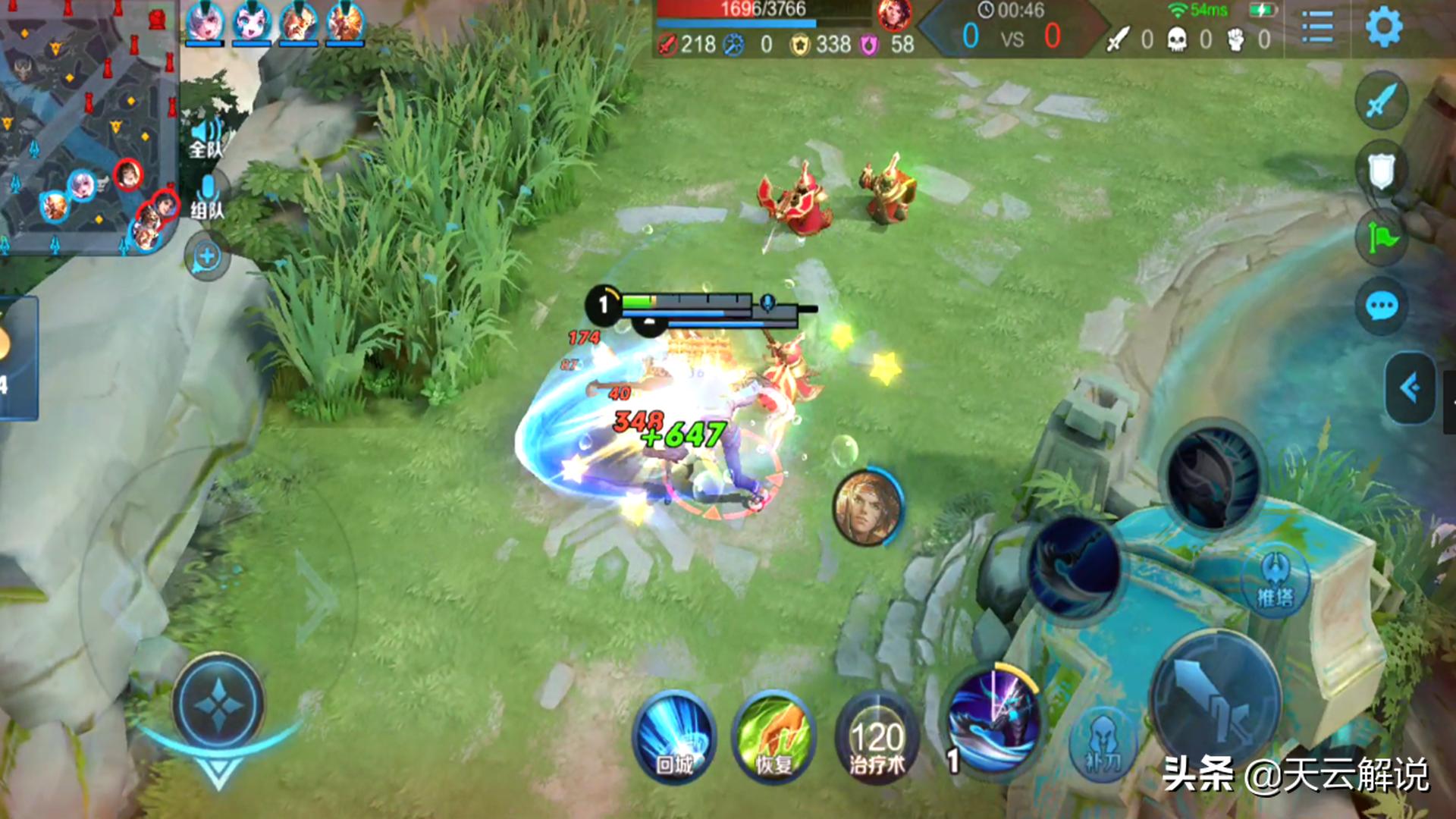This screenshot has width=1456, height=819.
Task: Expand the right side arrow panel
Action: 1410,388
